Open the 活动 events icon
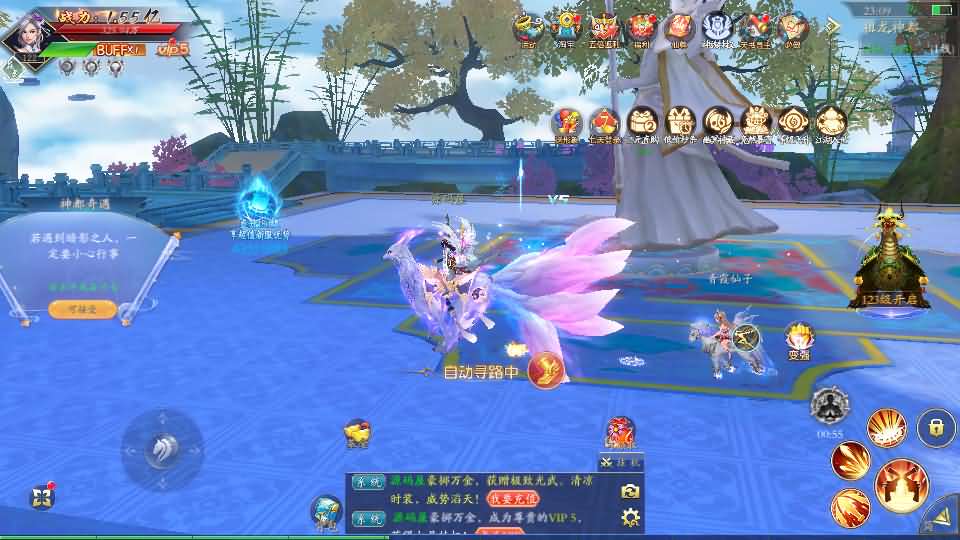Viewport: 960px width, 540px height. tap(528, 30)
